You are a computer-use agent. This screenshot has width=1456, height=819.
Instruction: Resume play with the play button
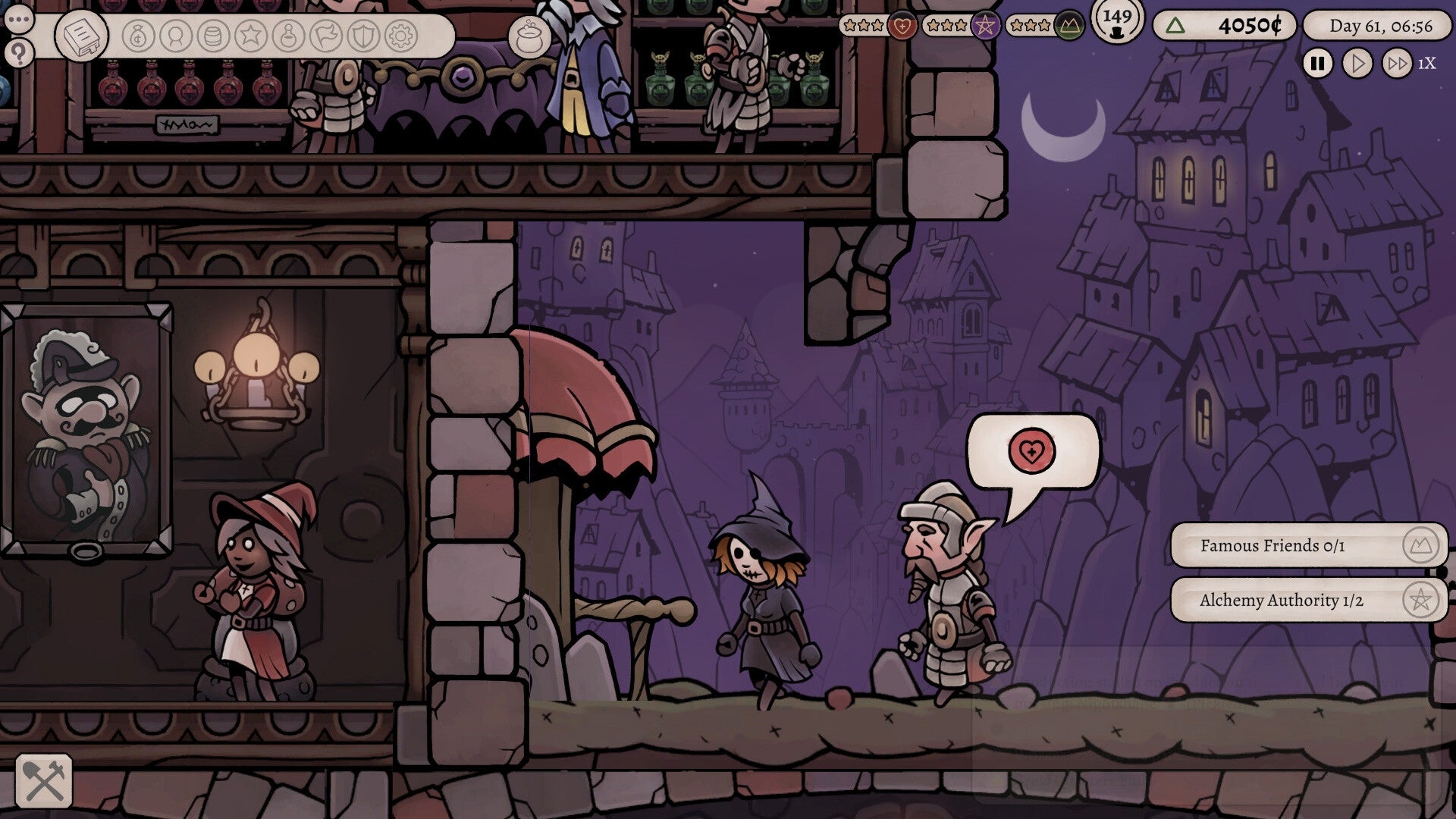1357,64
